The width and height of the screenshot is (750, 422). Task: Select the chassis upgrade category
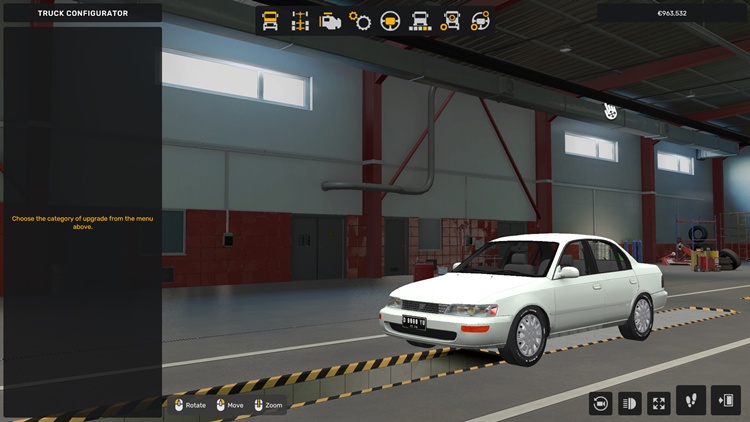coord(300,21)
